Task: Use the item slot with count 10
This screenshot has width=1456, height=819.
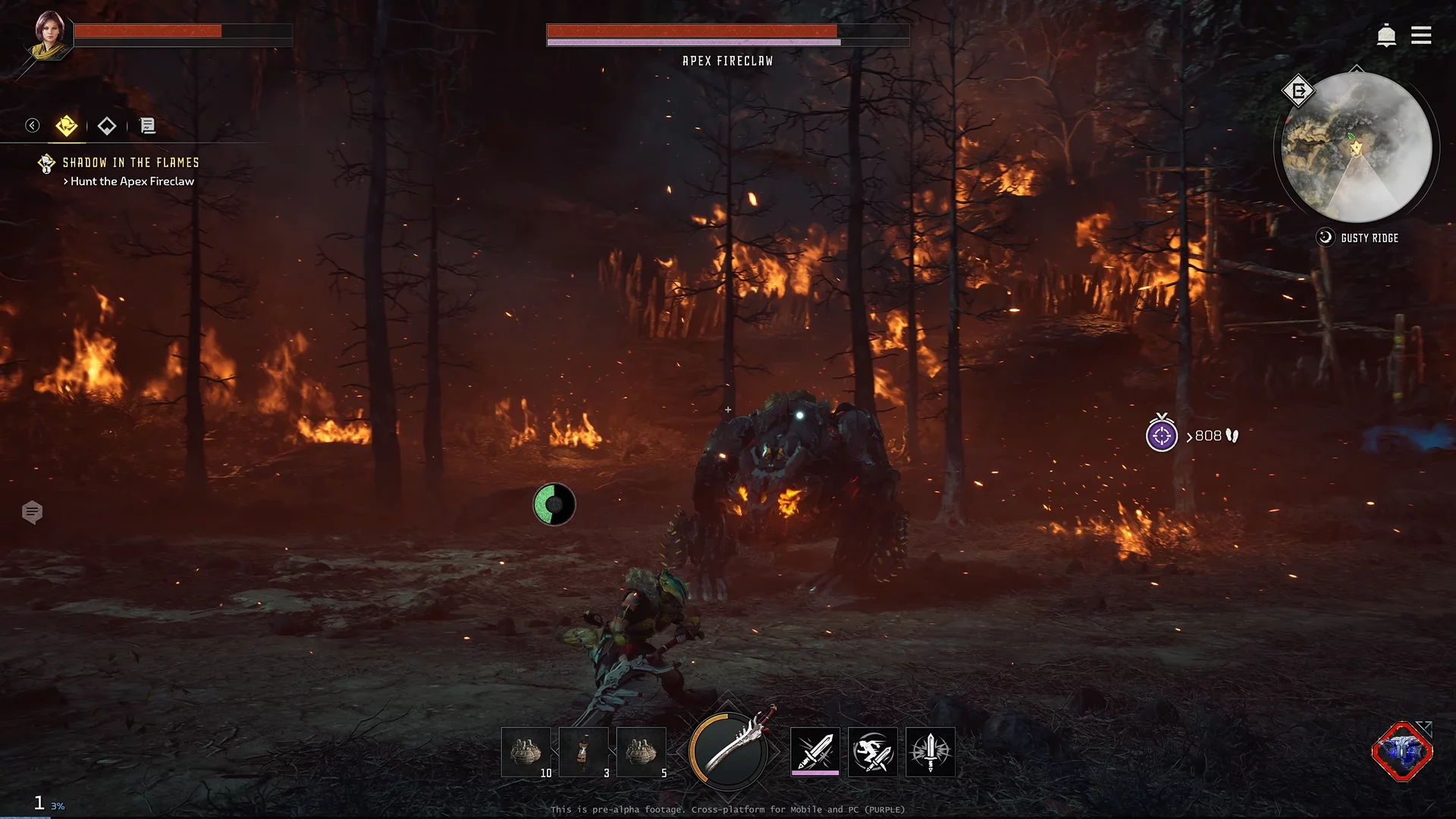Action: point(526,752)
